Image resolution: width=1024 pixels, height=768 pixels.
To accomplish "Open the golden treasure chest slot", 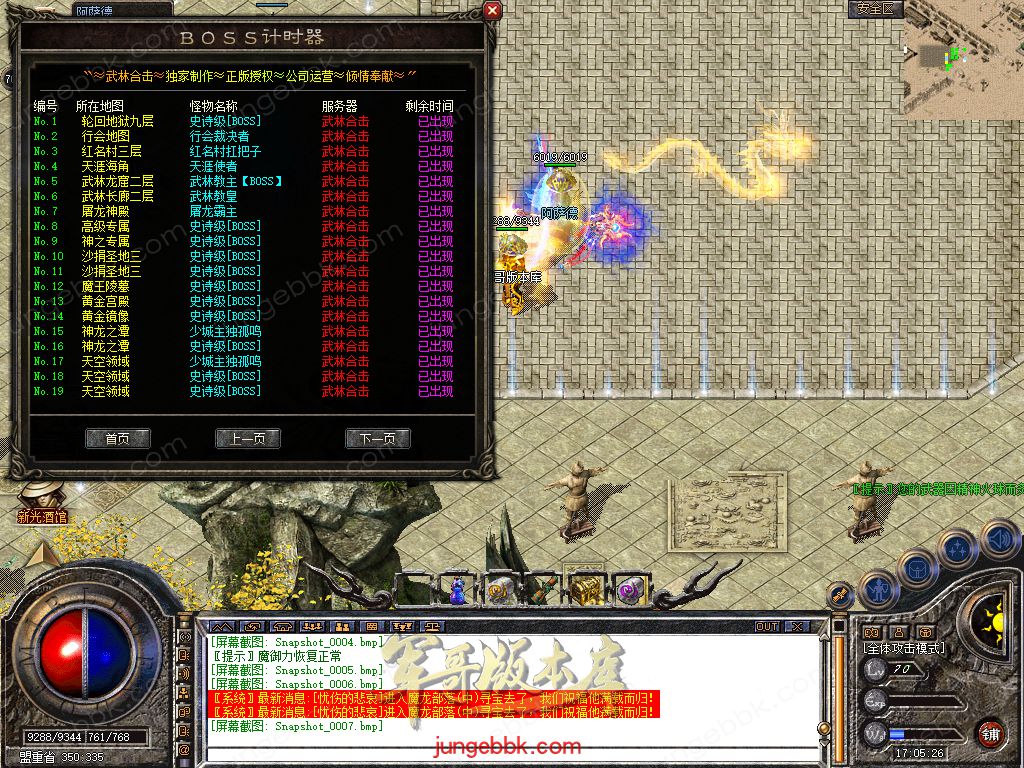I will pyautogui.click(x=587, y=591).
